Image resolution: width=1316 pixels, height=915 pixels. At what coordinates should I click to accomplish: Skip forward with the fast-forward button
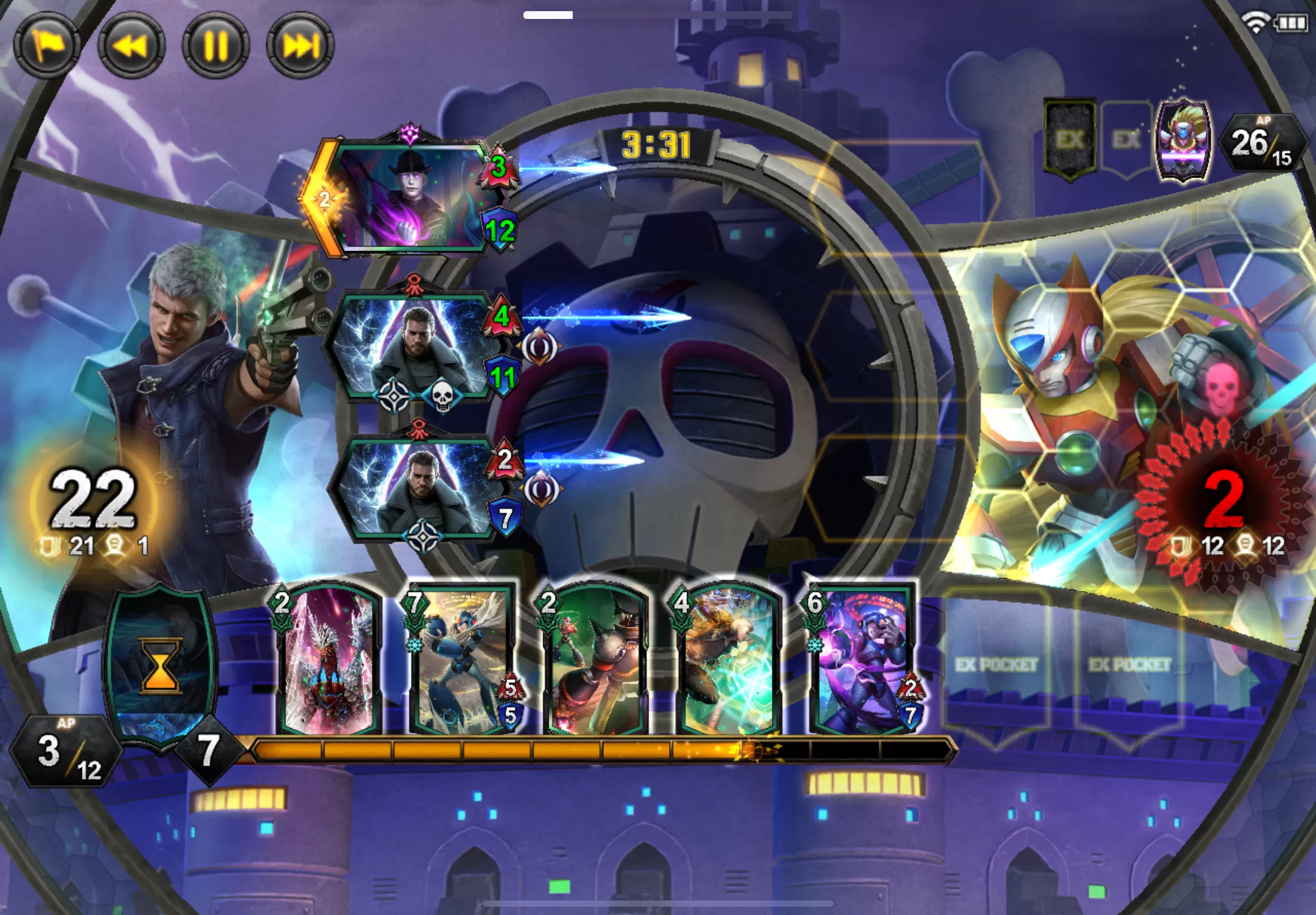tap(300, 45)
